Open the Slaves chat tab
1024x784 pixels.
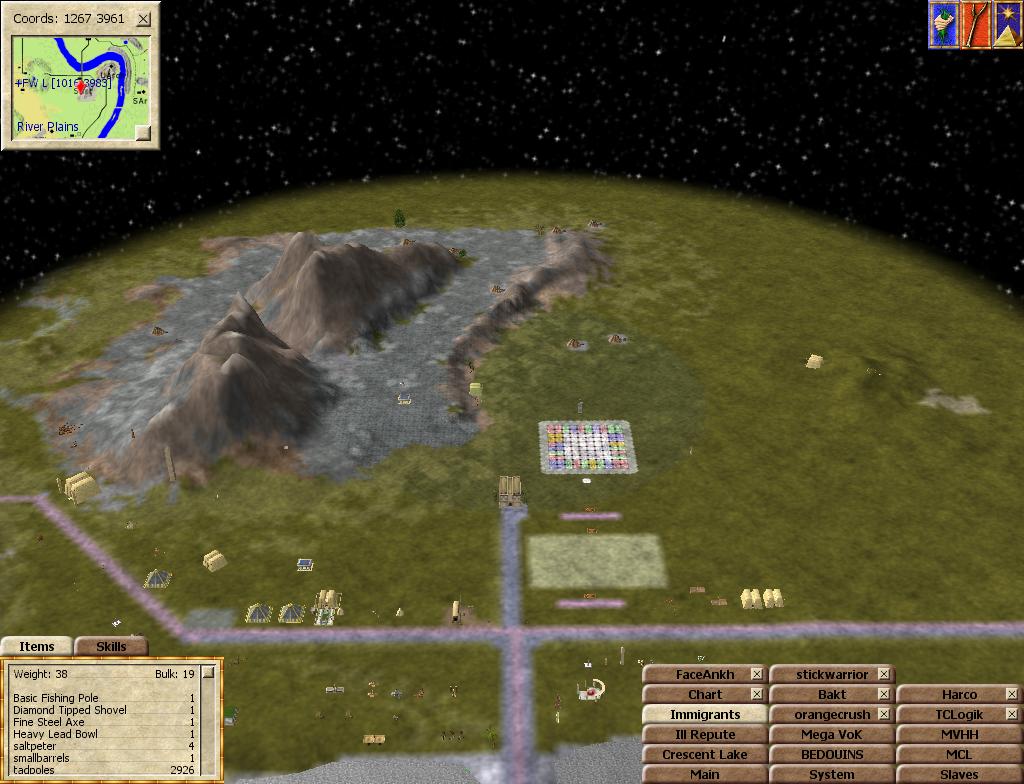(958, 775)
